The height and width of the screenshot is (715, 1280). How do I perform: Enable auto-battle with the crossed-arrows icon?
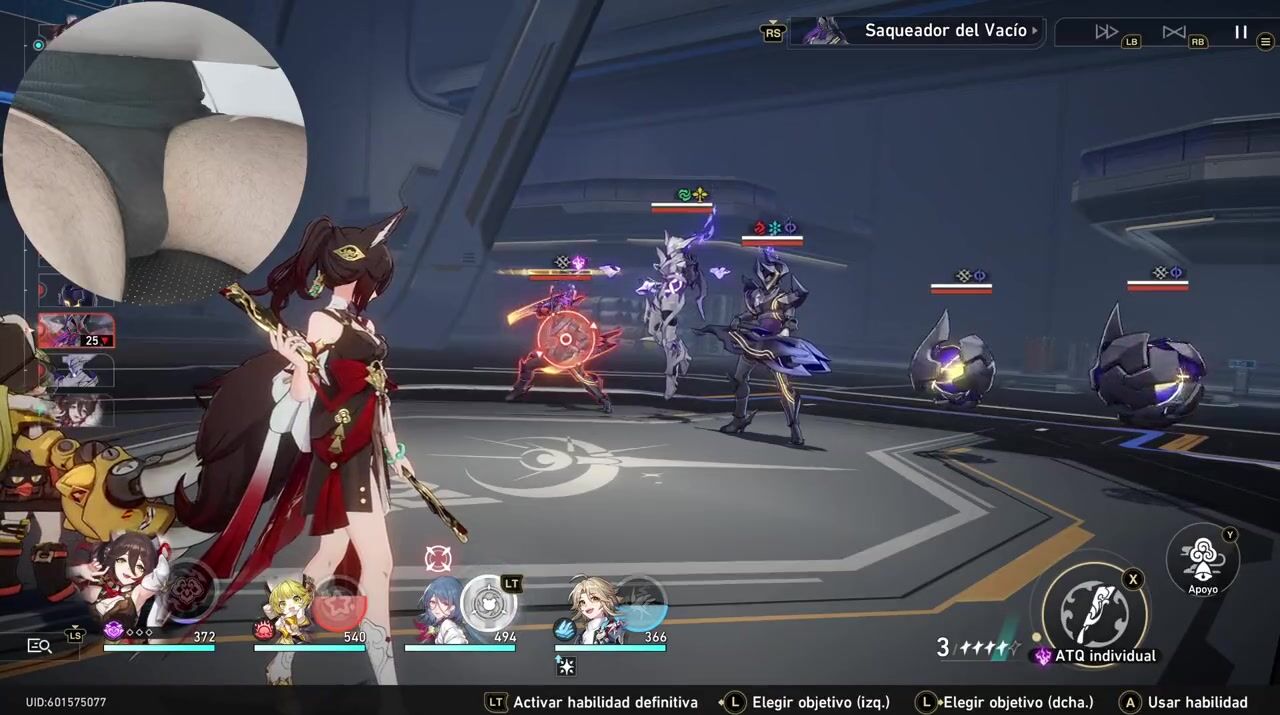point(1174,32)
